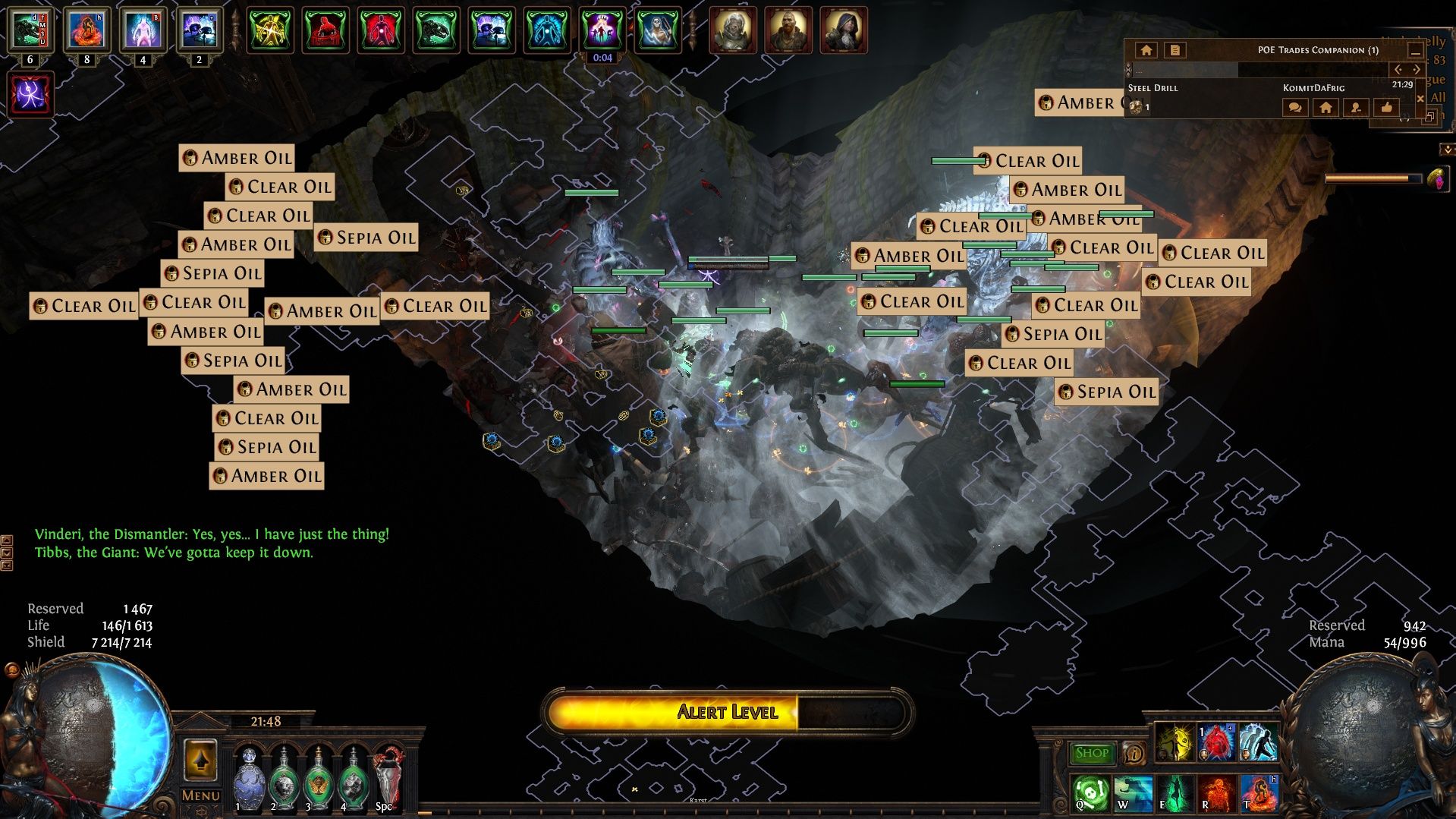
Task: Close the Steel Drill trade entry
Action: coord(1420,99)
